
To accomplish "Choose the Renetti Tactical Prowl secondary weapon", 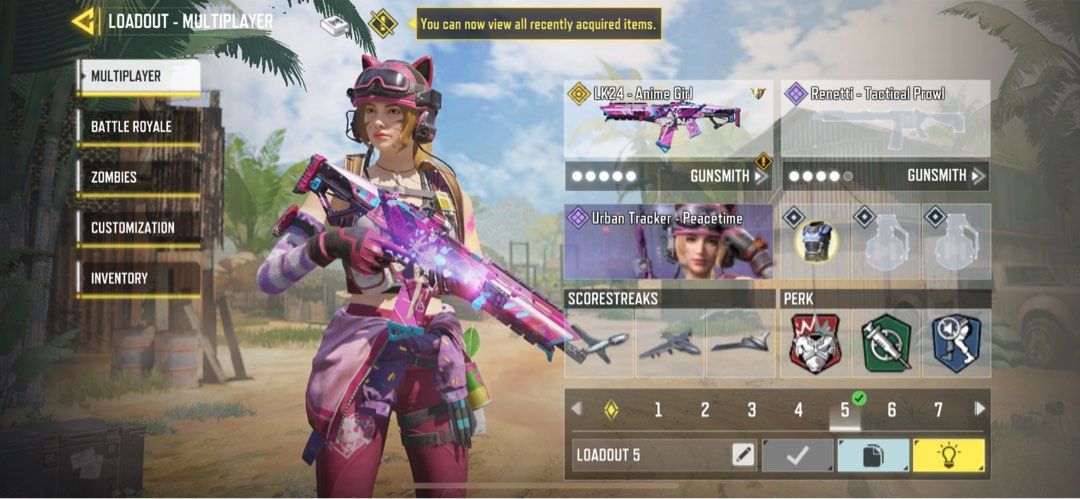I will (x=885, y=119).
